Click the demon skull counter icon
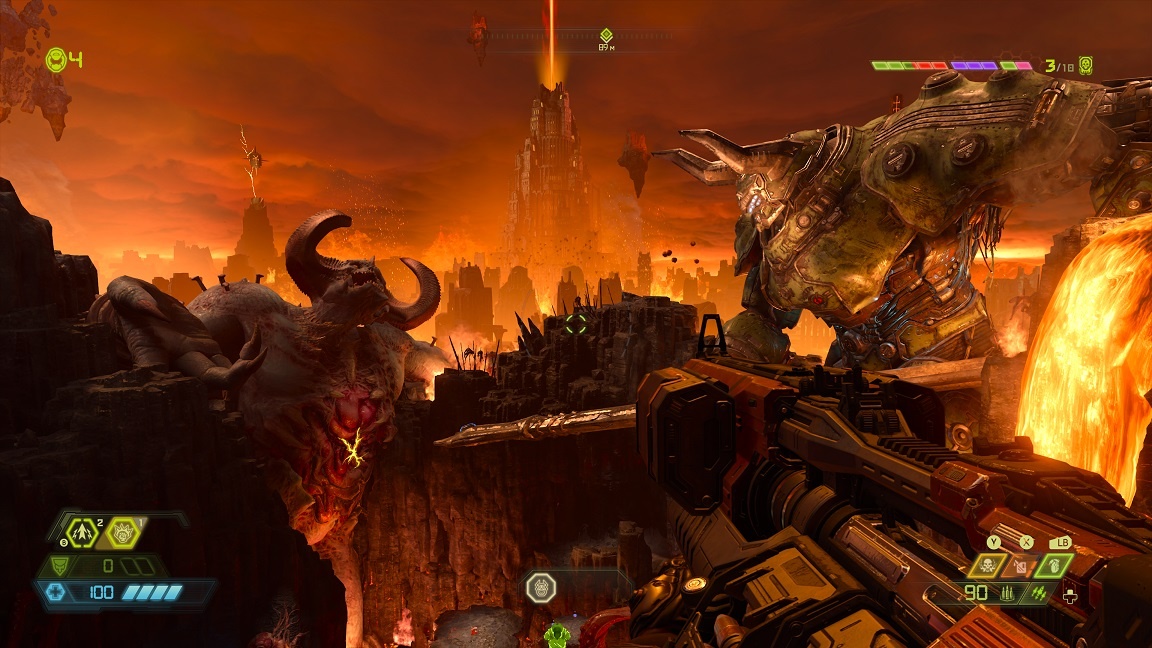Viewport: 1152px width, 648px height. click(x=1085, y=66)
